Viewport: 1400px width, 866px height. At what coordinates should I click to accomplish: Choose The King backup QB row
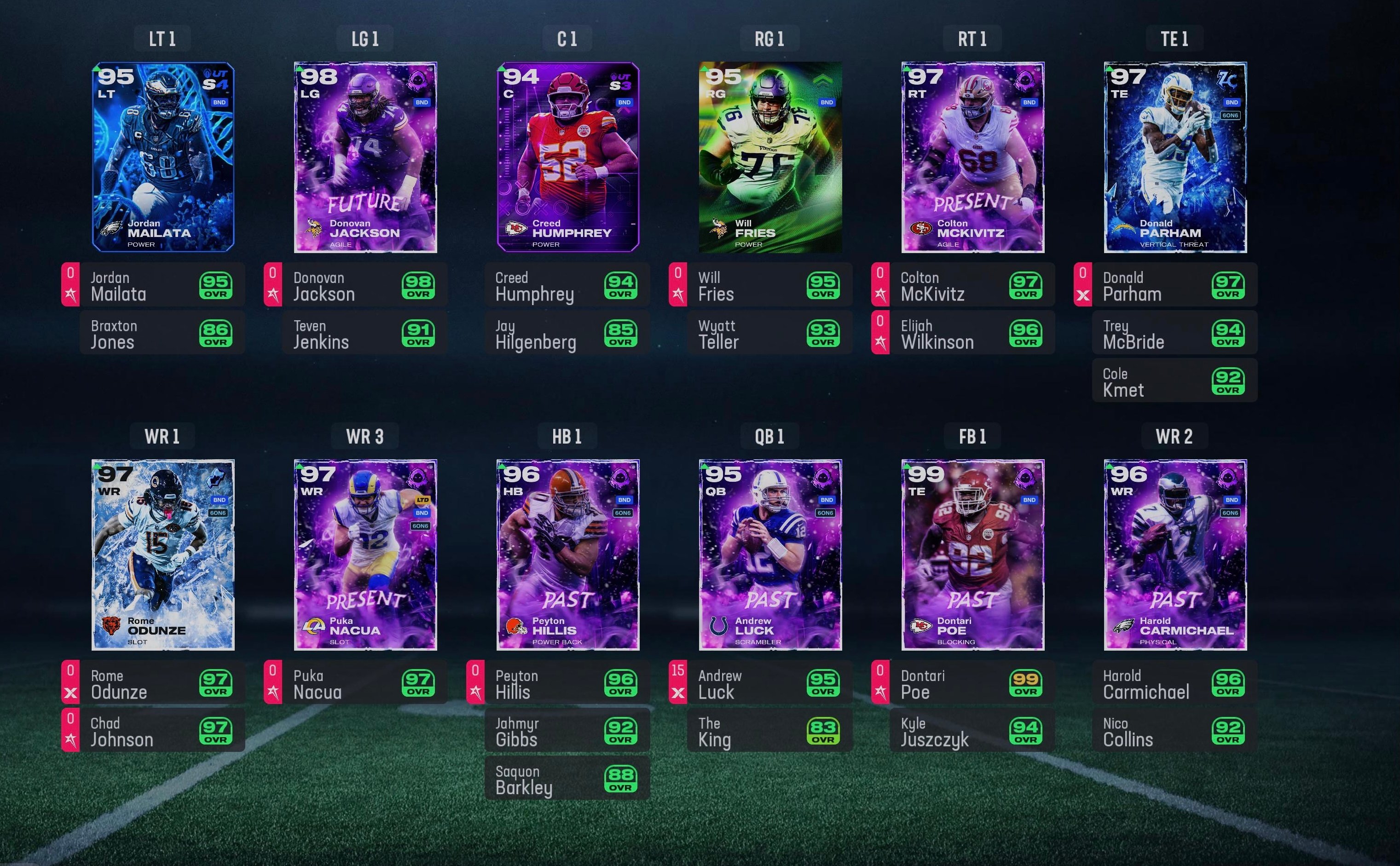769,731
